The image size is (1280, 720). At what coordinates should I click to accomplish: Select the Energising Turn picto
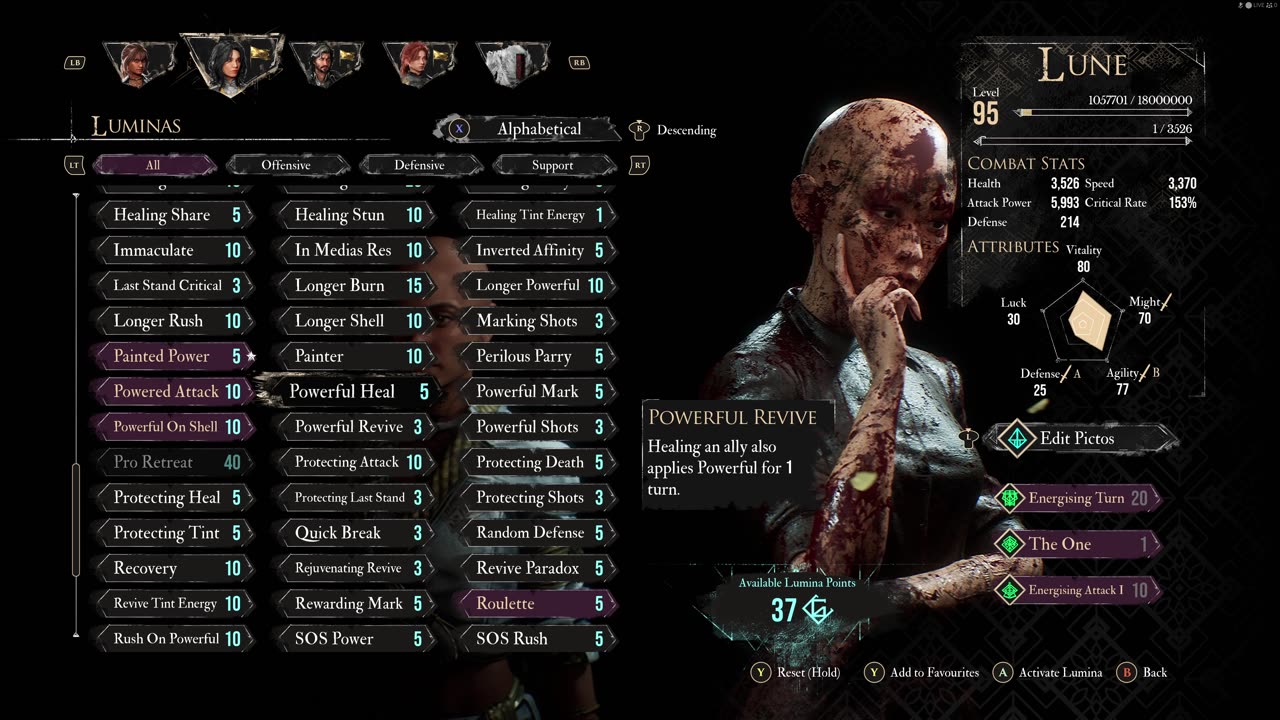coord(1076,498)
